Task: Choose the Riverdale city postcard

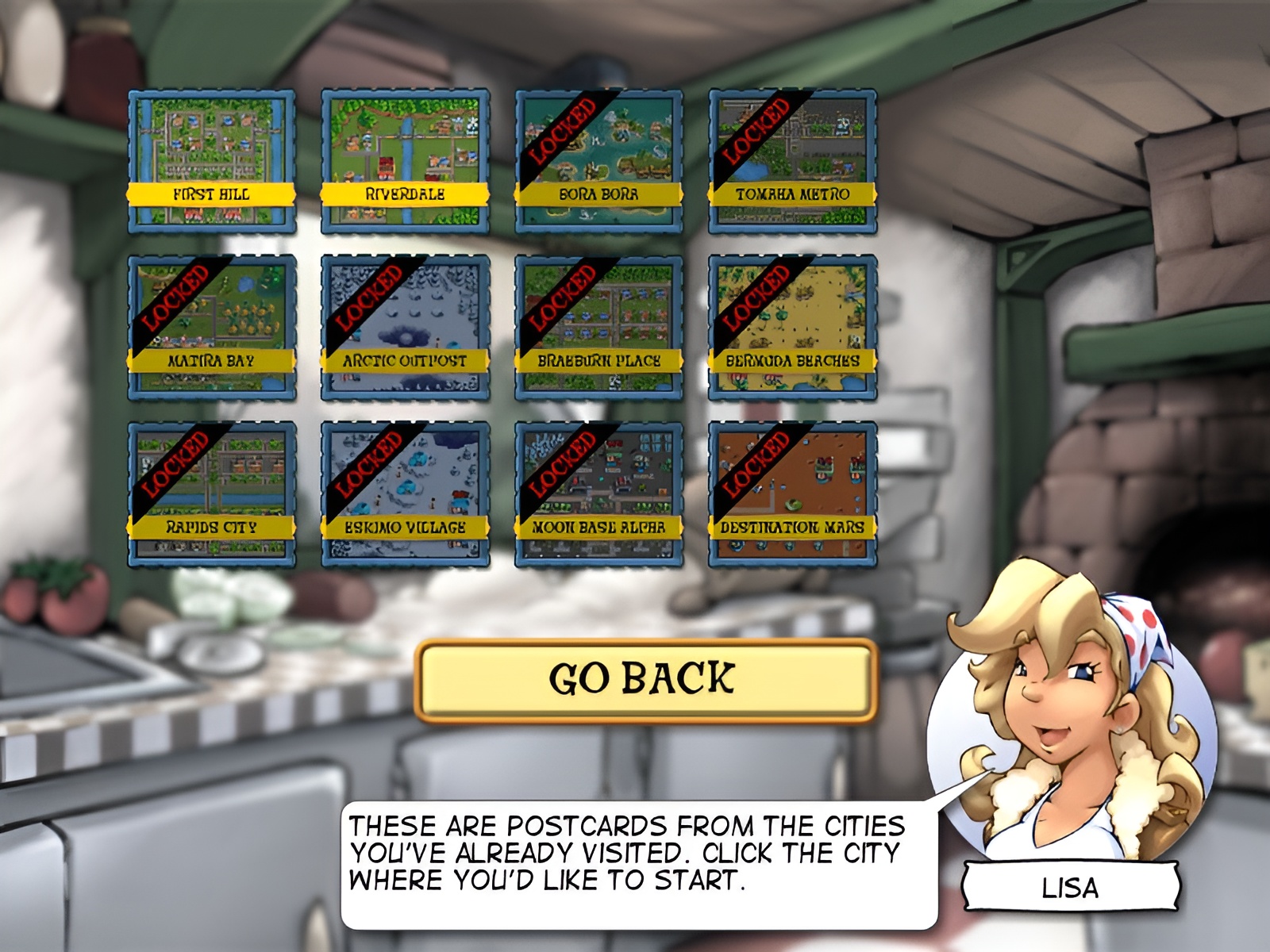Action: click(x=405, y=161)
